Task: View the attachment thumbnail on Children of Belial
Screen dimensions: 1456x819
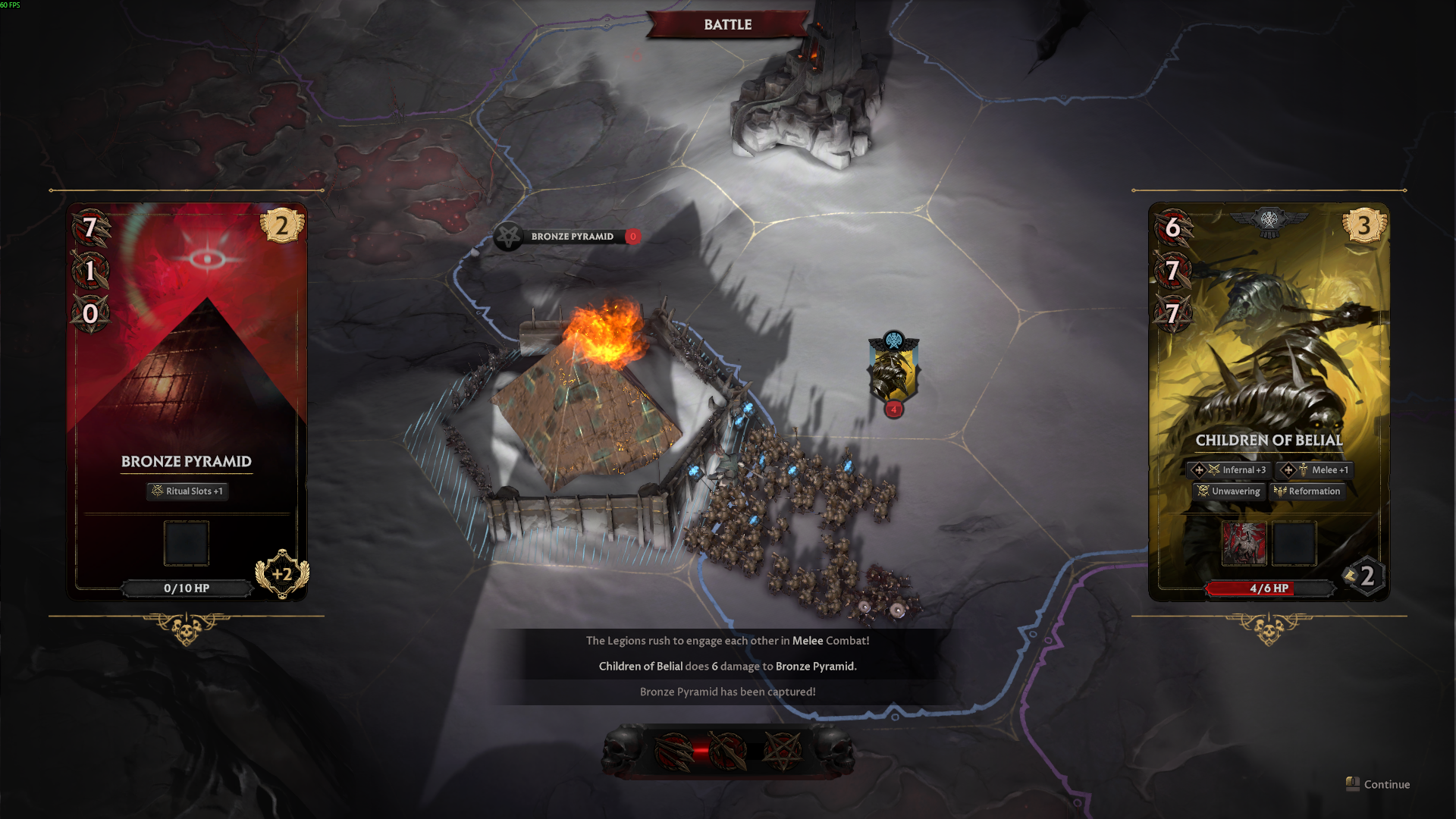Action: [1244, 543]
